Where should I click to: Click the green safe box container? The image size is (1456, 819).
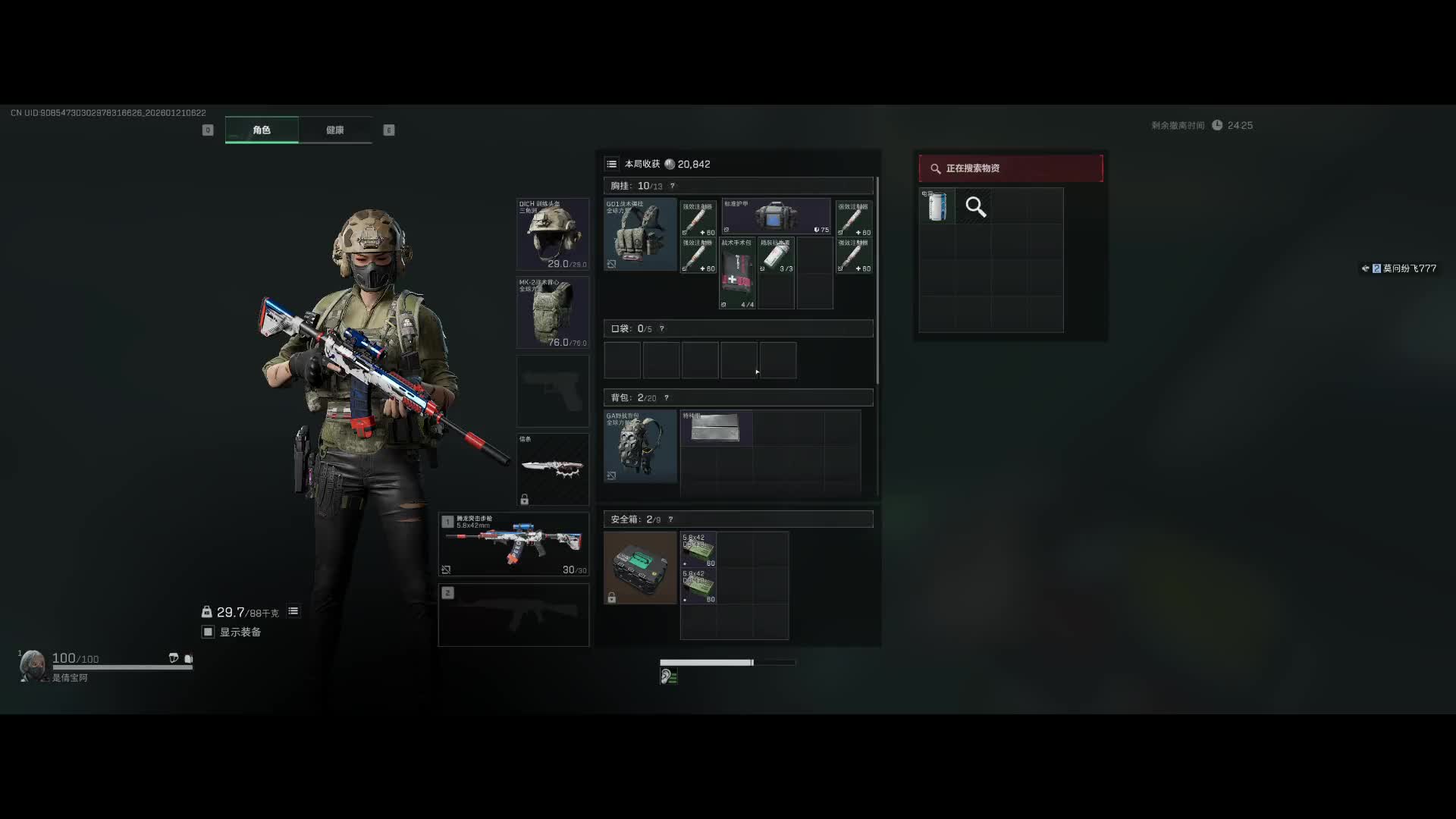640,567
